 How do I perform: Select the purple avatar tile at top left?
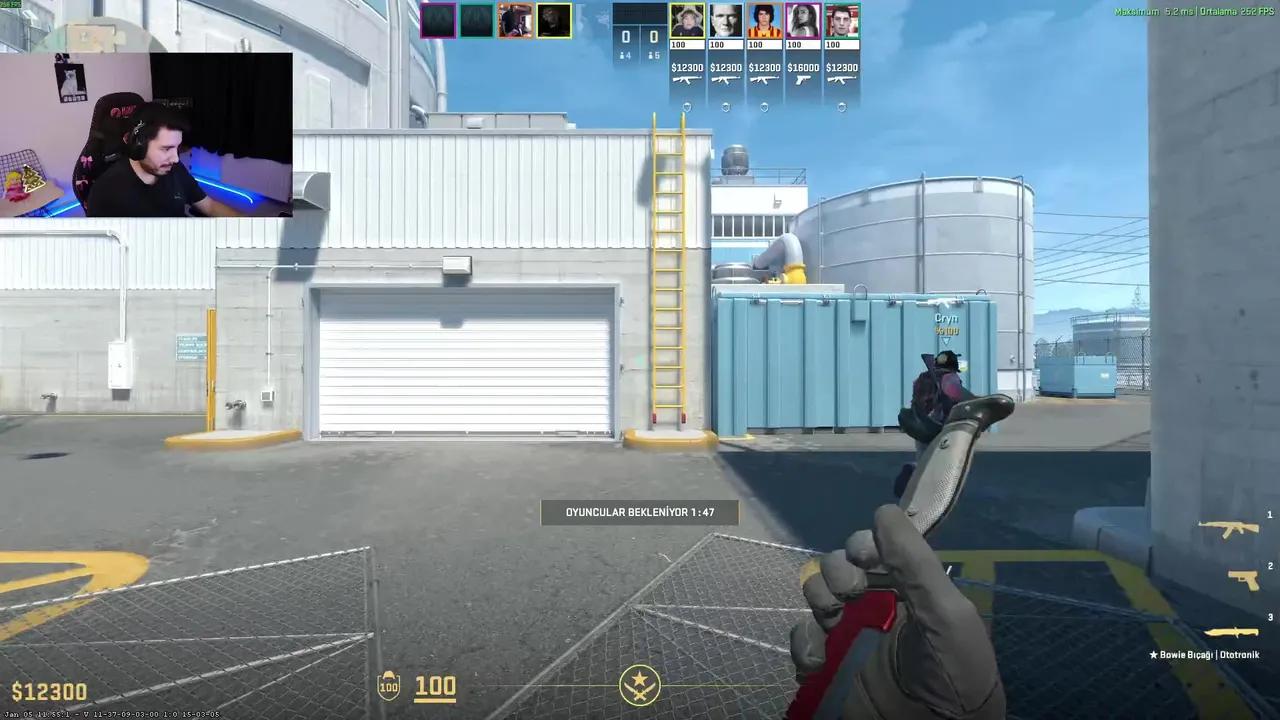click(438, 19)
